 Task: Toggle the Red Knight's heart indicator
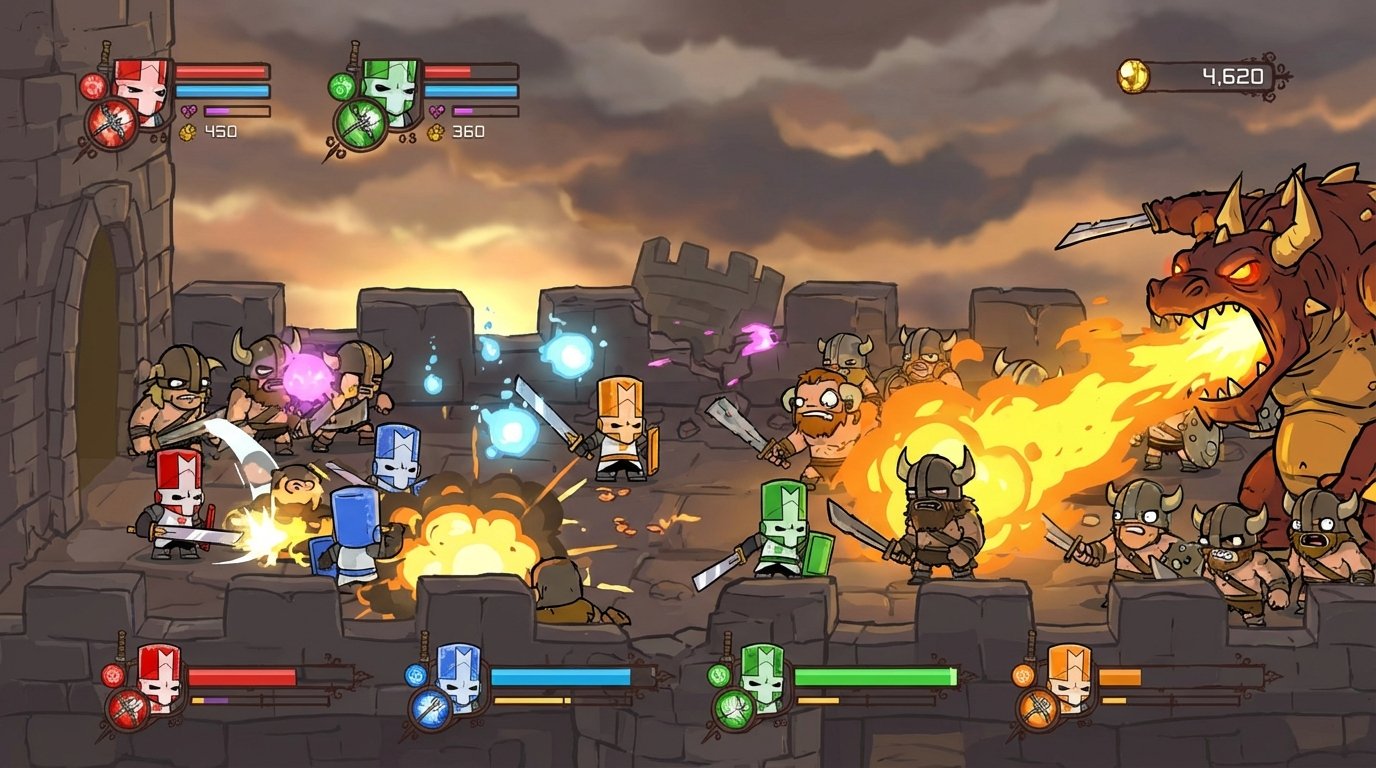(x=188, y=110)
